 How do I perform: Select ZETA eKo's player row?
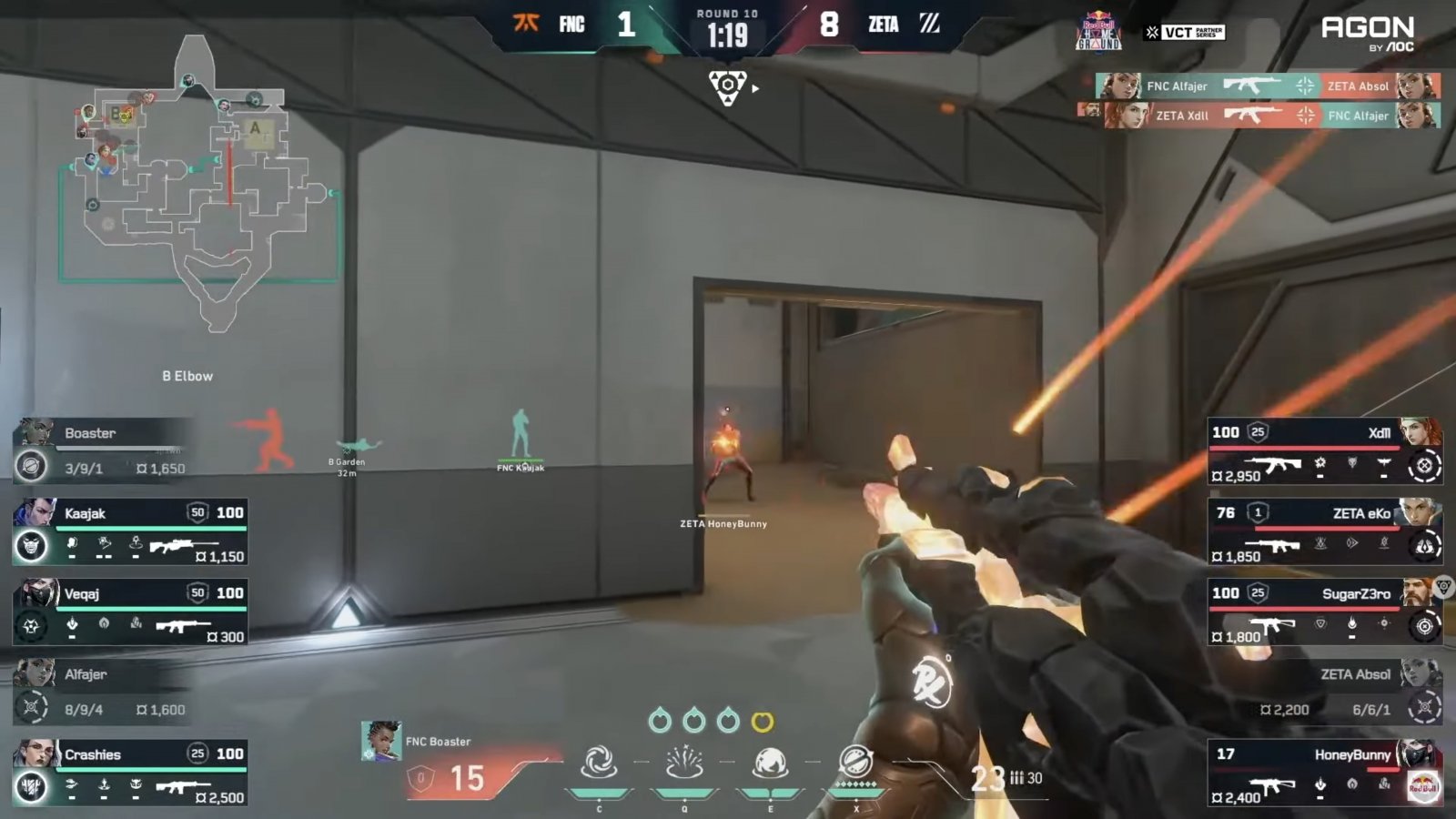(x=1325, y=531)
